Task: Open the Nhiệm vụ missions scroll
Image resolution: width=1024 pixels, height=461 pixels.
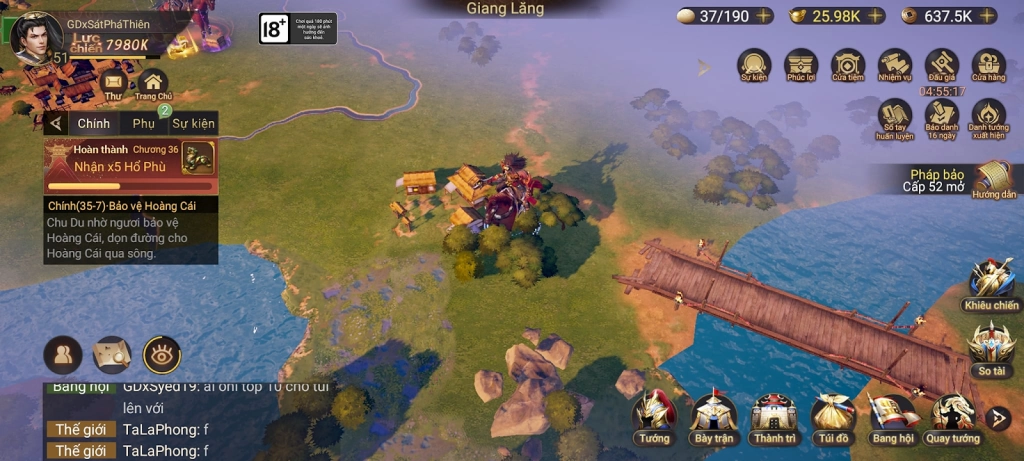Action: point(895,65)
